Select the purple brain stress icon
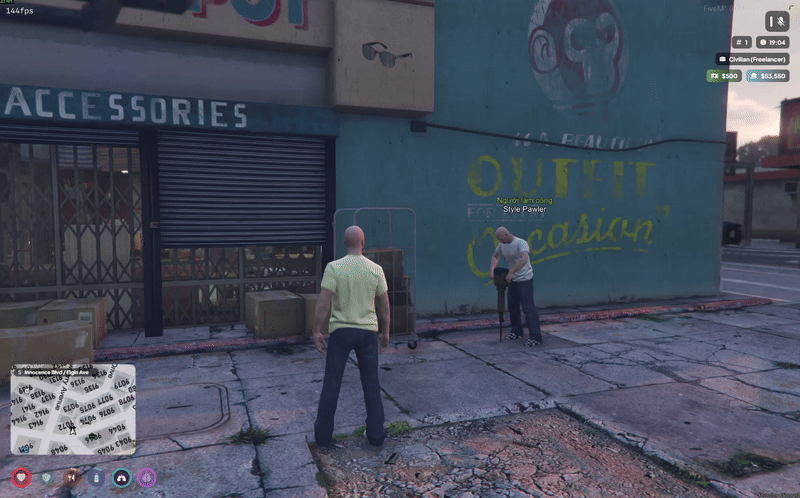800x498 pixels. click(147, 478)
